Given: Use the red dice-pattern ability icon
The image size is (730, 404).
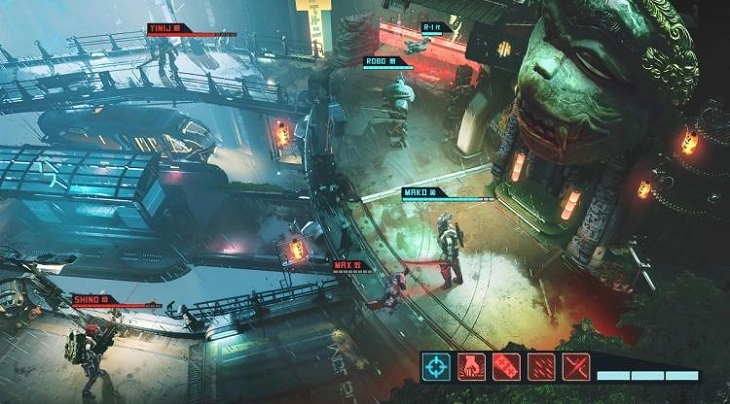Looking at the screenshot, I should coord(506,367).
